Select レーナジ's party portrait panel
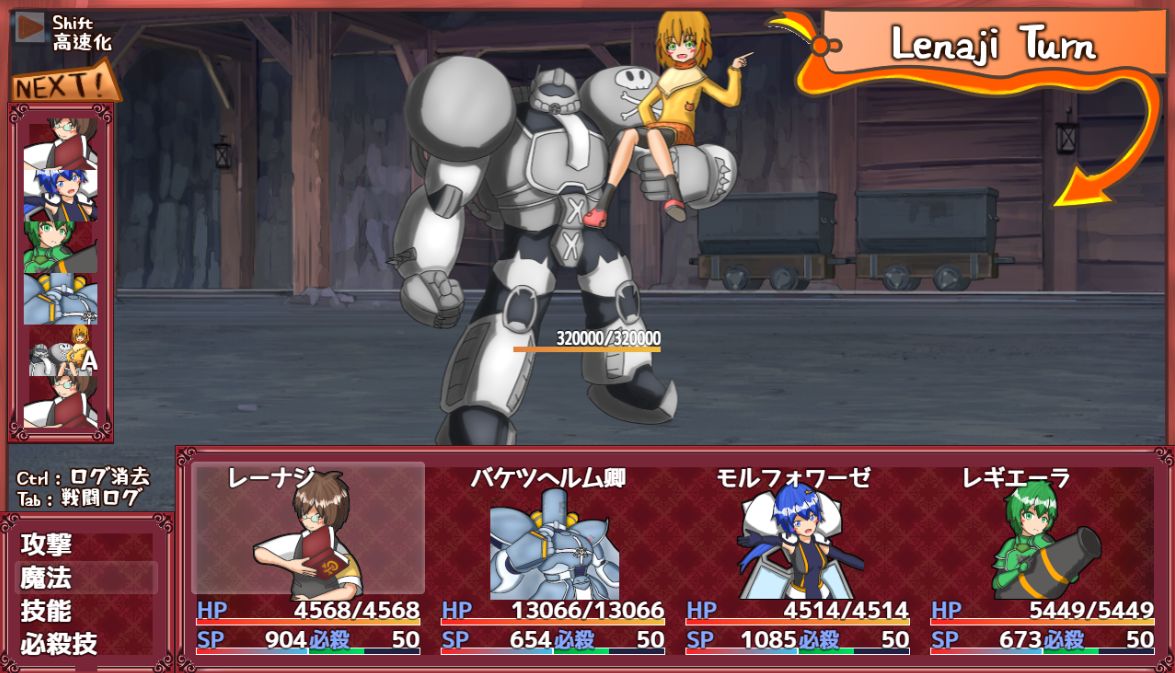 tap(308, 530)
